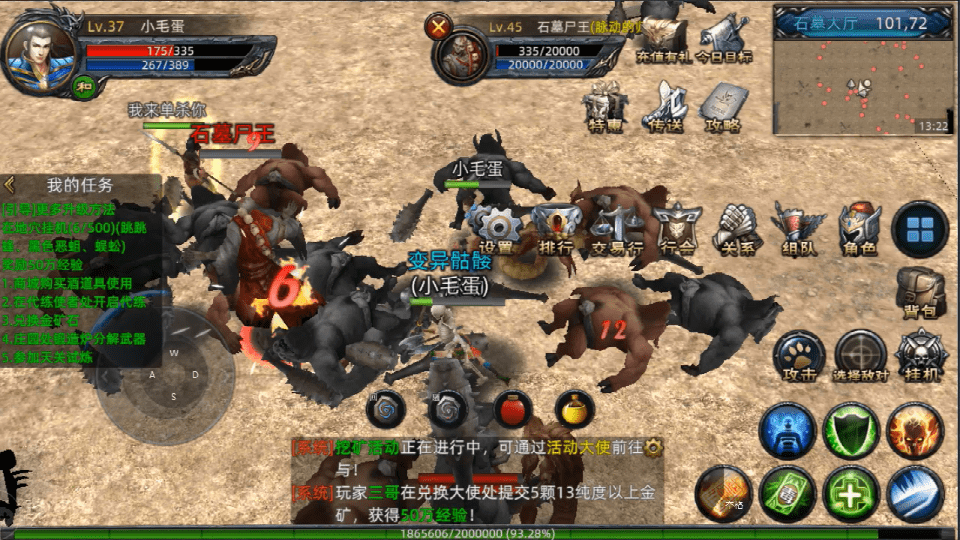Open the 传送 teleport menu
Image resolution: width=960 pixels, height=540 pixels.
666,107
